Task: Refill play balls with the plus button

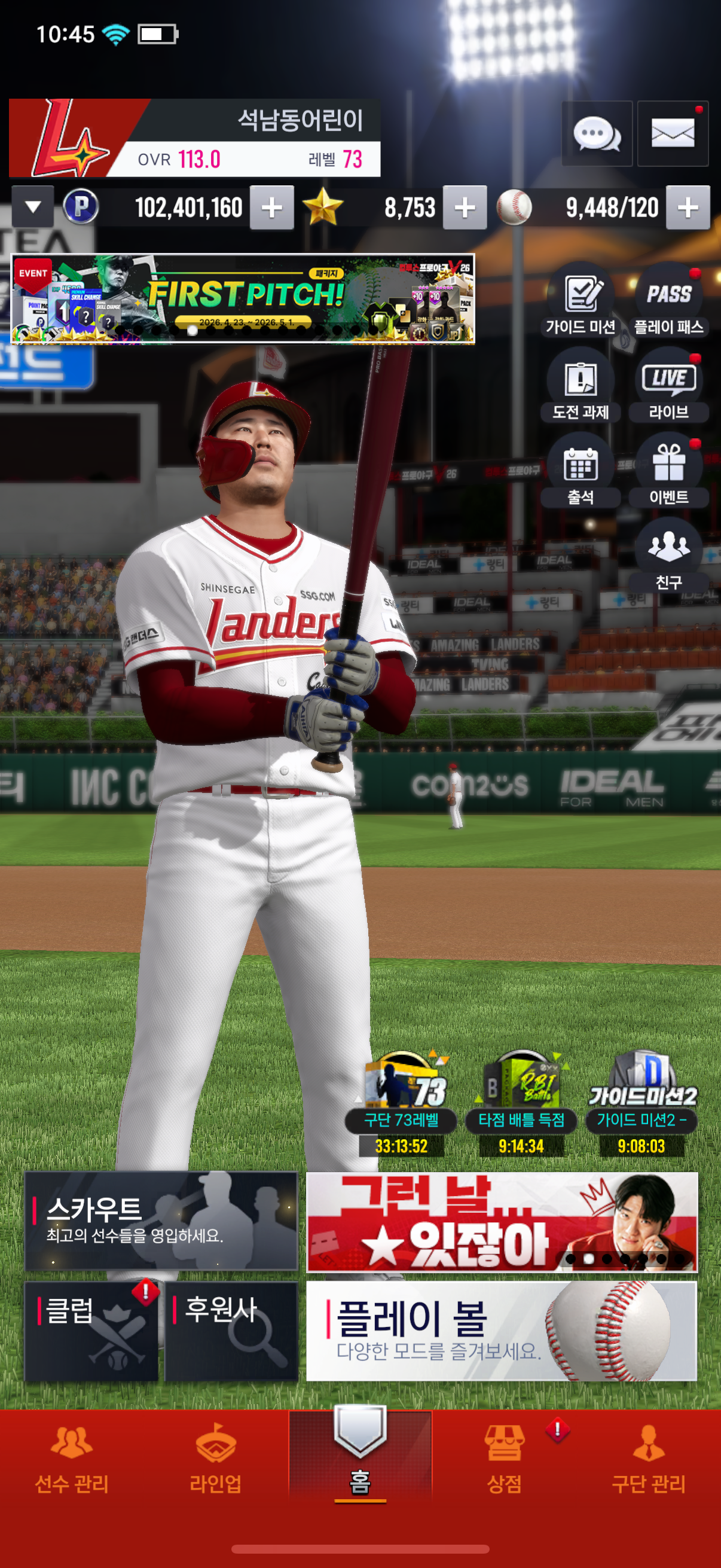Action: tap(688, 208)
